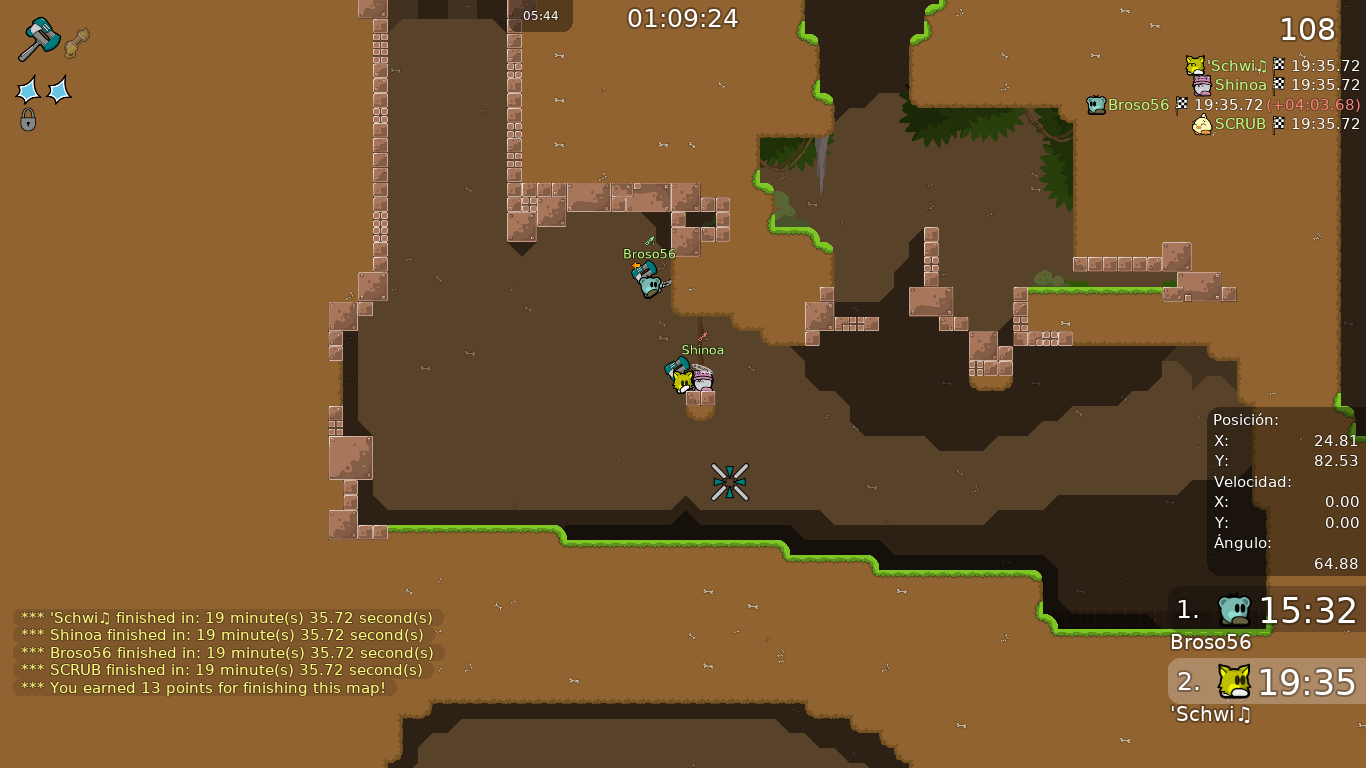Click the 'You earned 13 points' chat message
This screenshot has width=1366, height=768.
[205, 688]
